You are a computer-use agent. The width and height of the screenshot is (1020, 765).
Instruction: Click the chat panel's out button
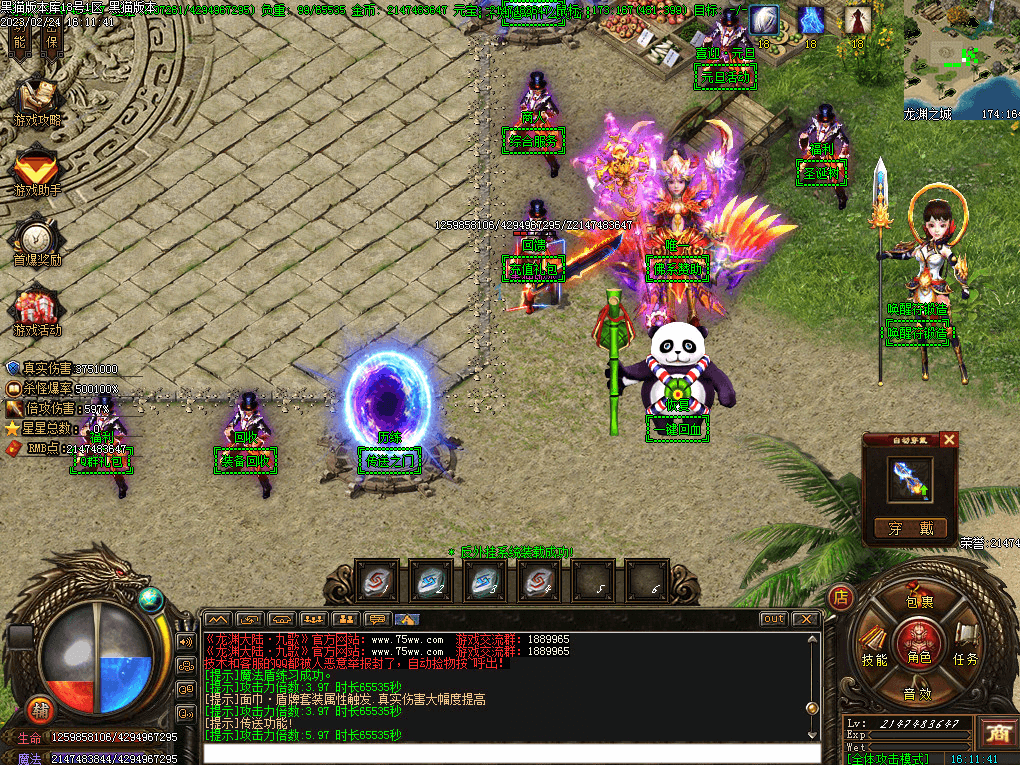[773, 619]
